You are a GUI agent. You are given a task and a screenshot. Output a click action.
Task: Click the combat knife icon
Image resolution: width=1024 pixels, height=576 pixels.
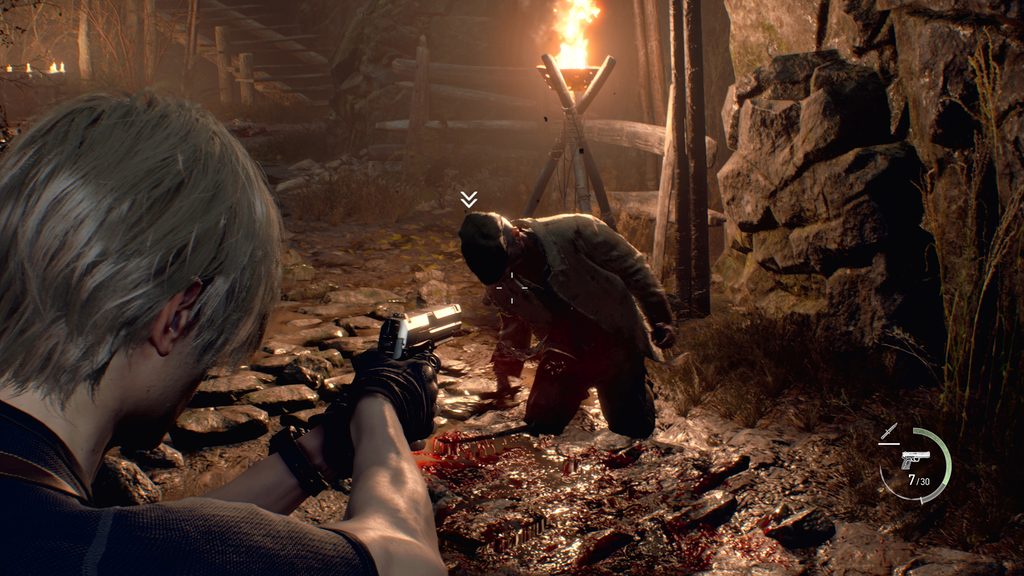[888, 432]
